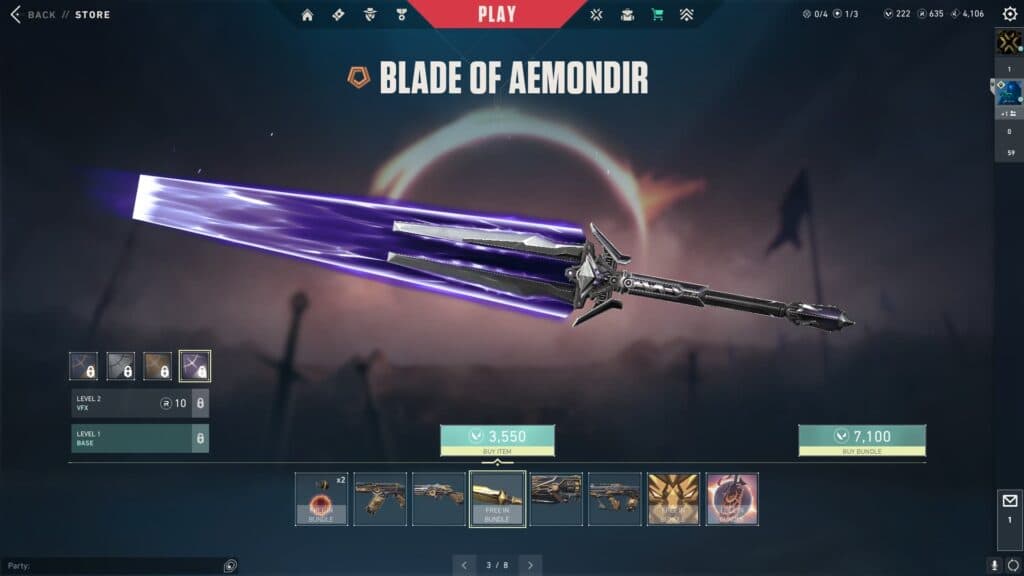
Task: Select the purple variant swatch
Action: (x=194, y=366)
